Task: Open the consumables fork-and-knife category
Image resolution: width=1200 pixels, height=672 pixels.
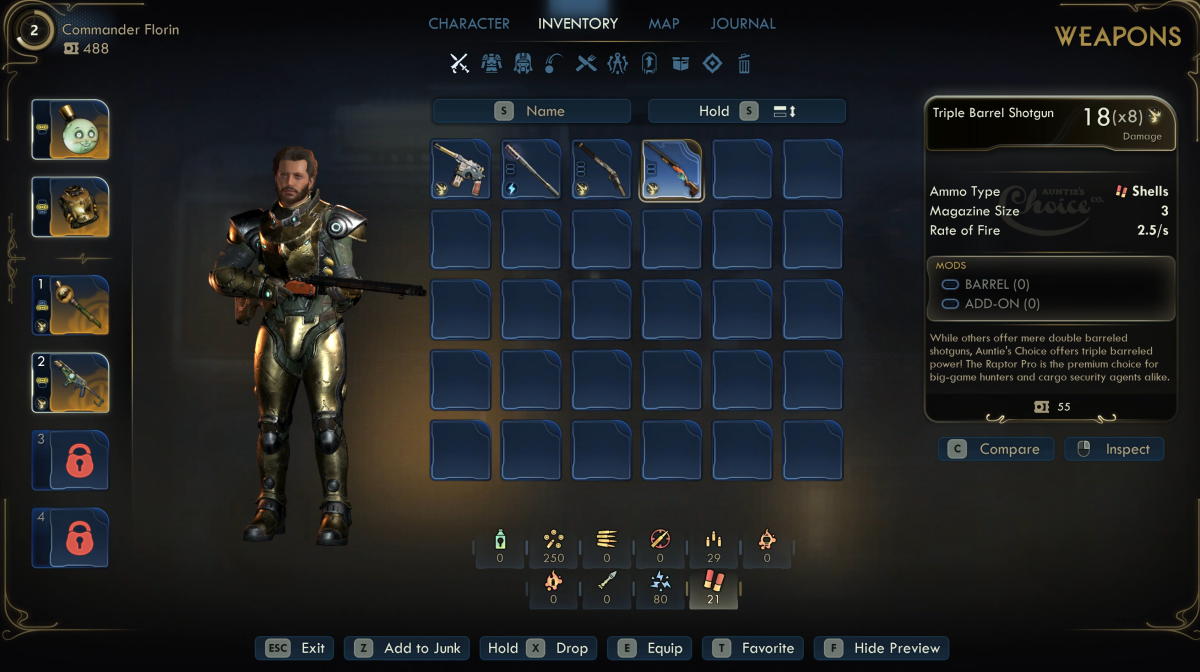Action: tap(586, 64)
